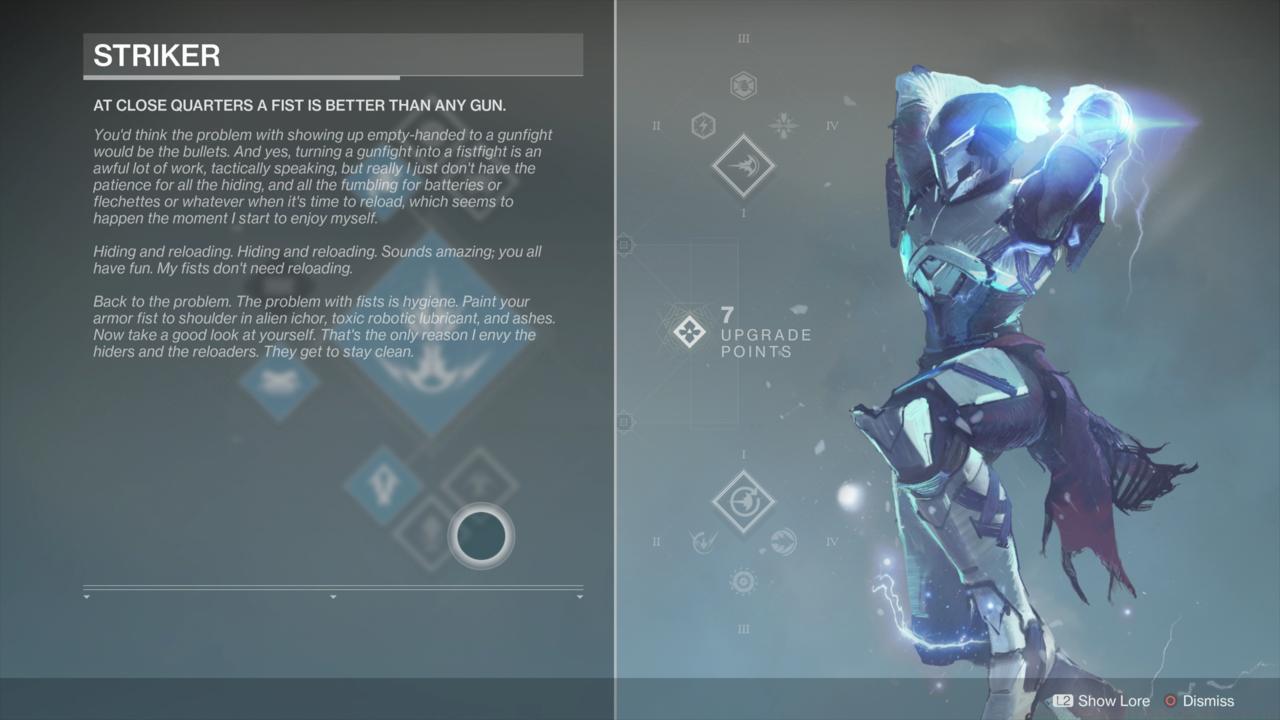Image resolution: width=1280 pixels, height=720 pixels.
Task: Select the Fists of Havoc super diamond icon
Action: pos(744,165)
